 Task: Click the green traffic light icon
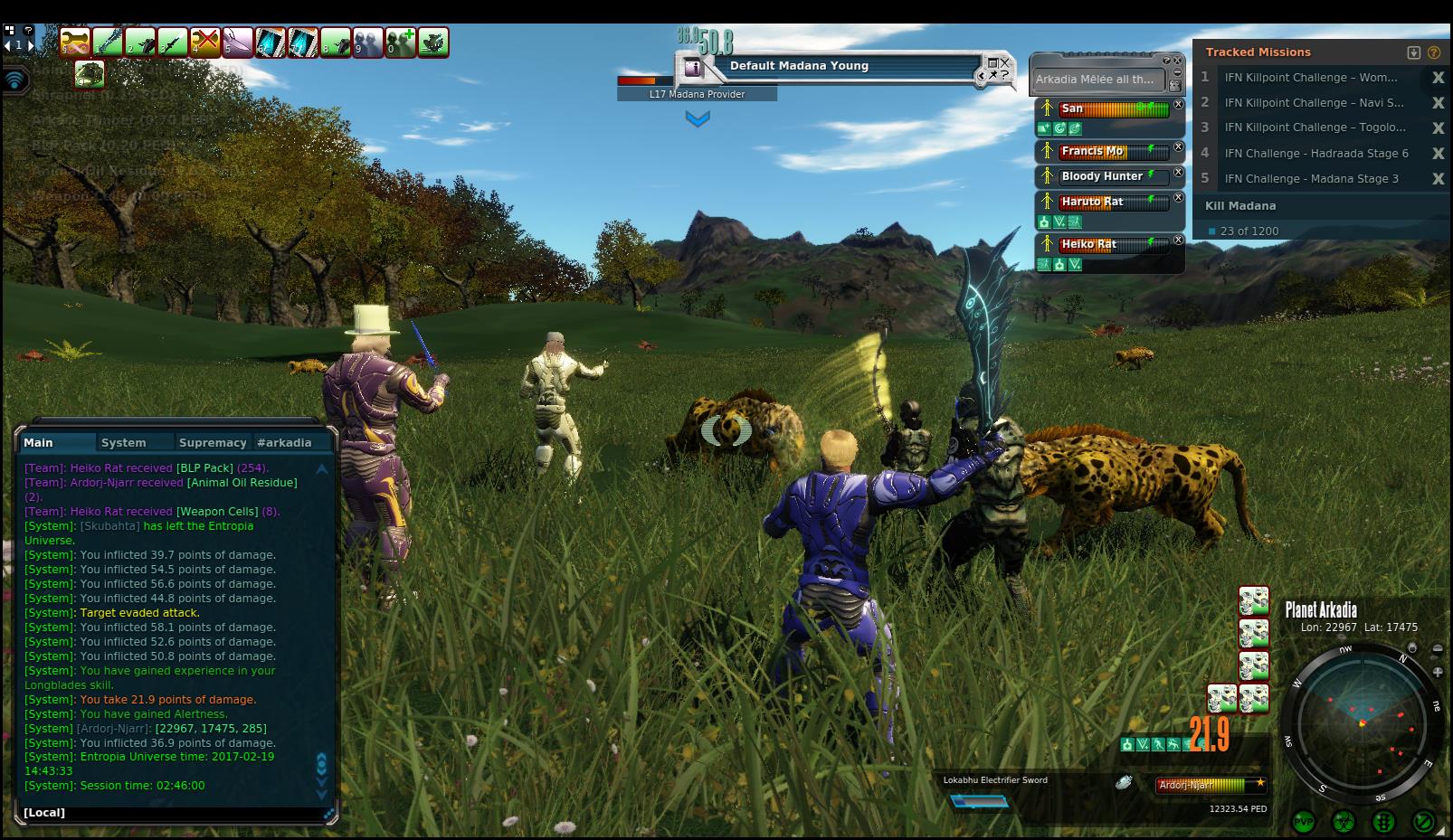click(1382, 822)
